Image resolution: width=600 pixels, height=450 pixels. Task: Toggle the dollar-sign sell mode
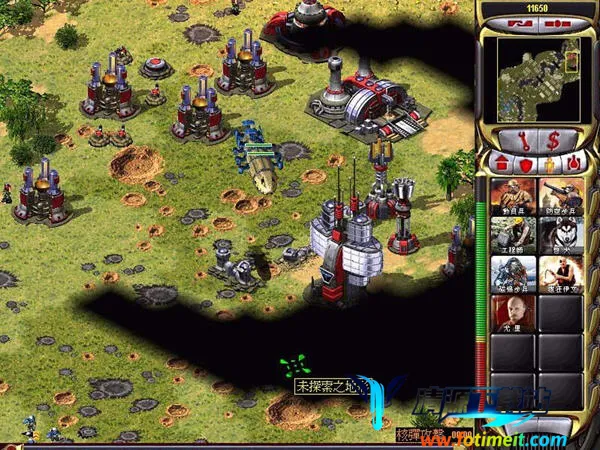[x=551, y=139]
